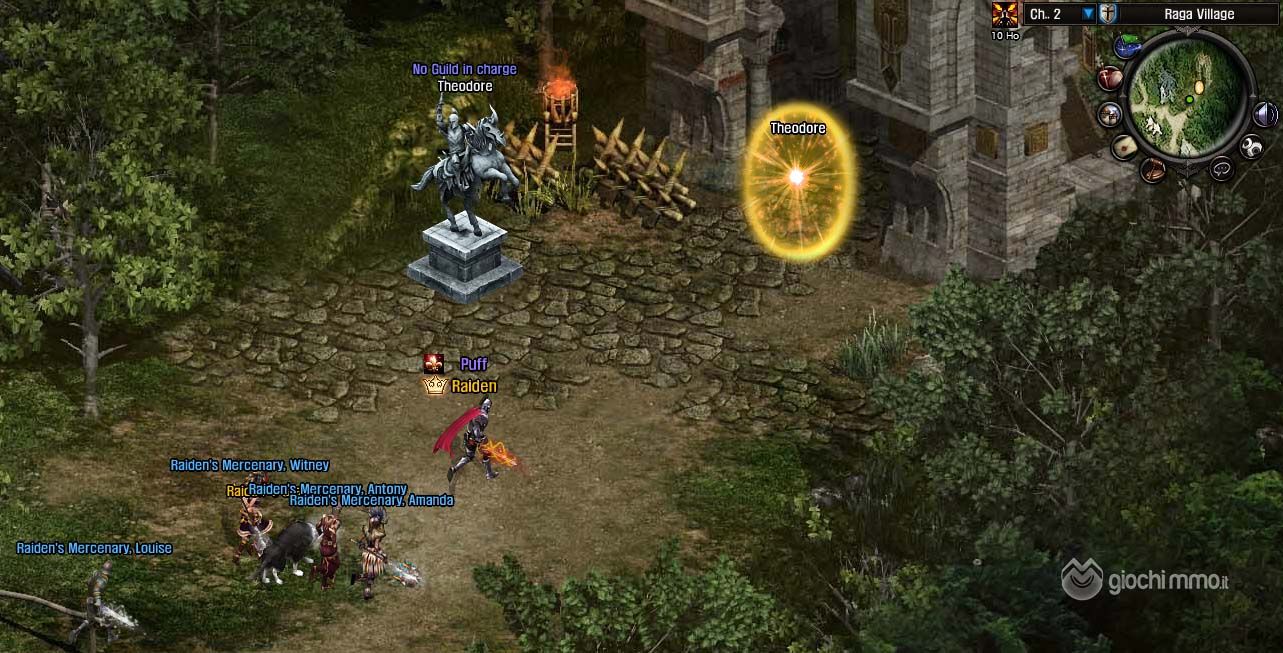Toggle the speaker sound icon

1265,113
